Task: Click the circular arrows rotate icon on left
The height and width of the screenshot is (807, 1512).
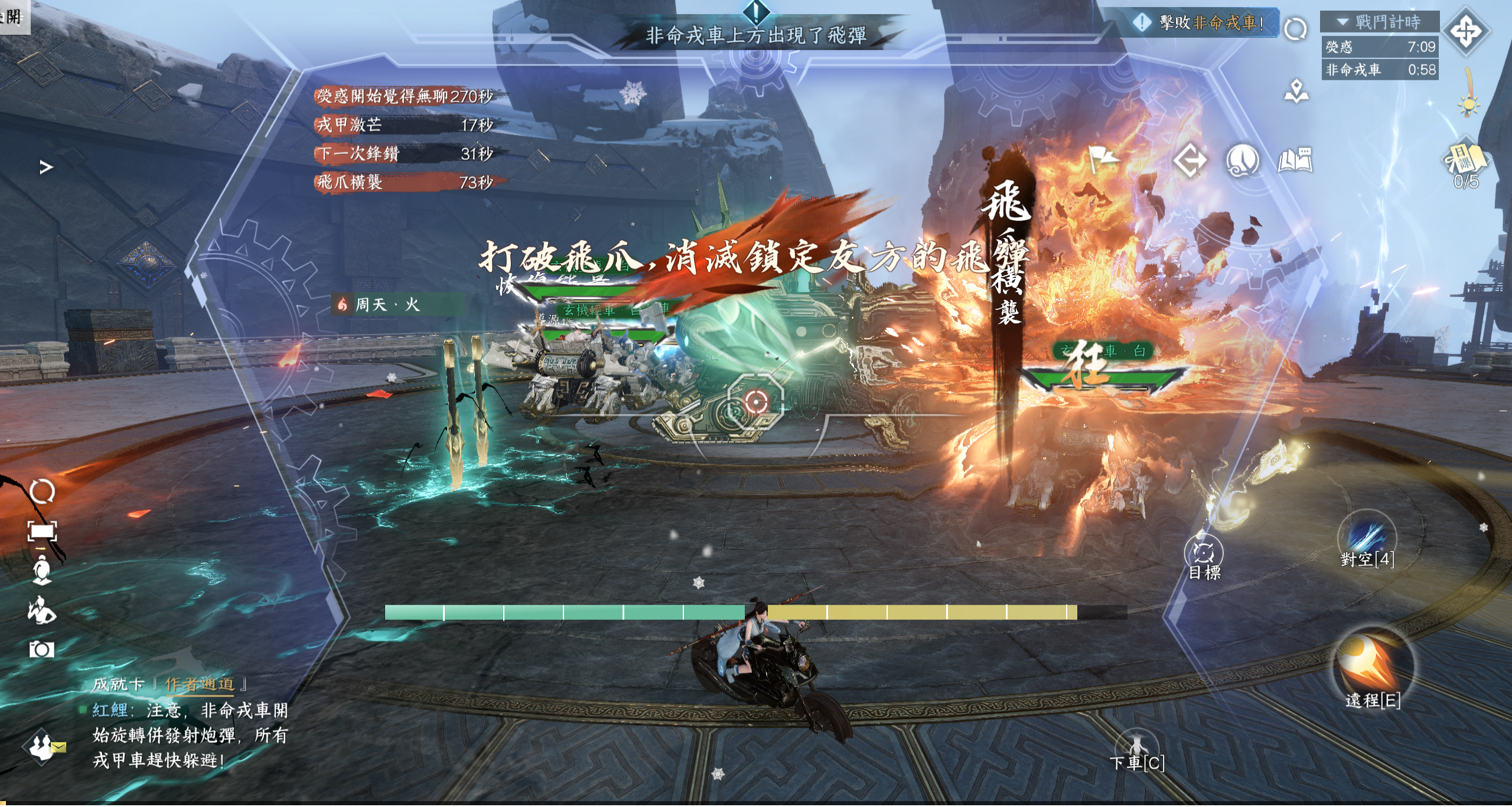Action: [x=42, y=491]
